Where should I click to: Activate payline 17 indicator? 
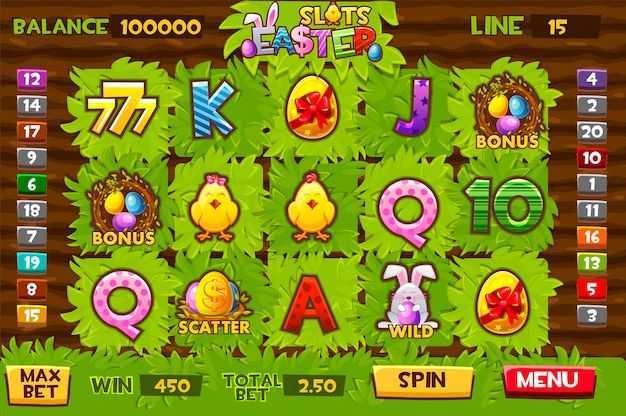[x=32, y=130]
